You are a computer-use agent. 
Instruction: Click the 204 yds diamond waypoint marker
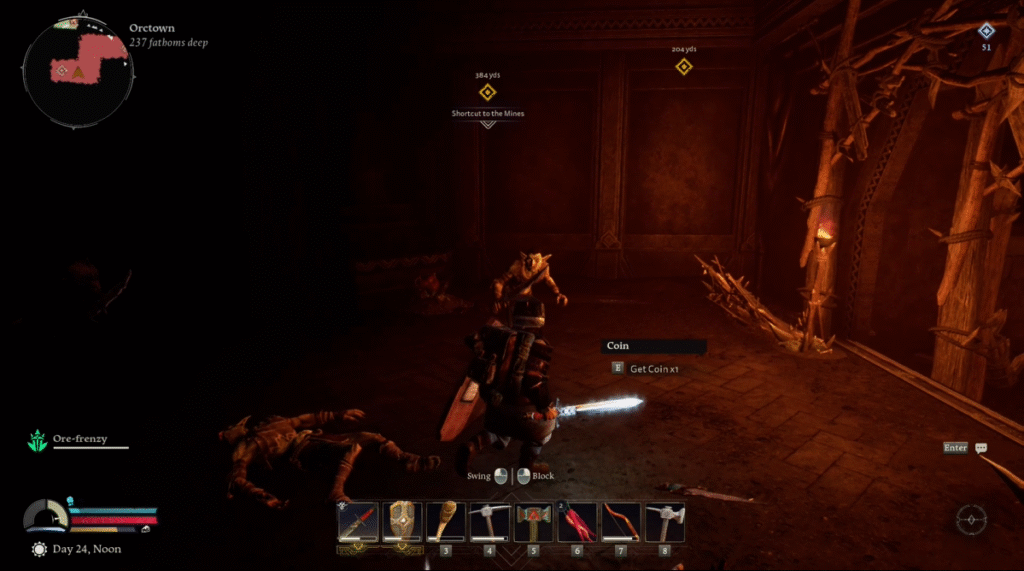click(684, 67)
